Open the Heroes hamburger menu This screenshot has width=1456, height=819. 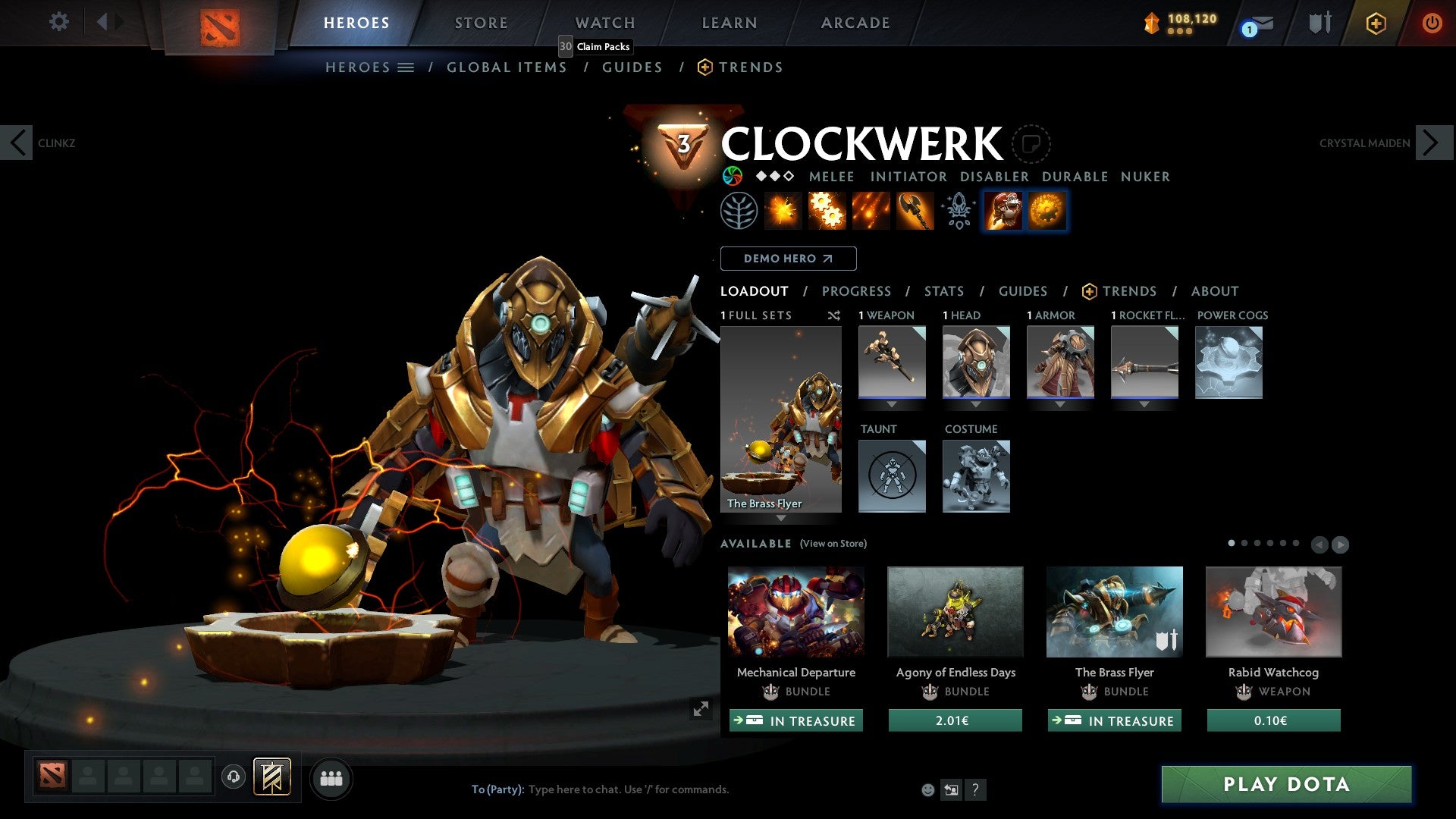click(x=407, y=67)
